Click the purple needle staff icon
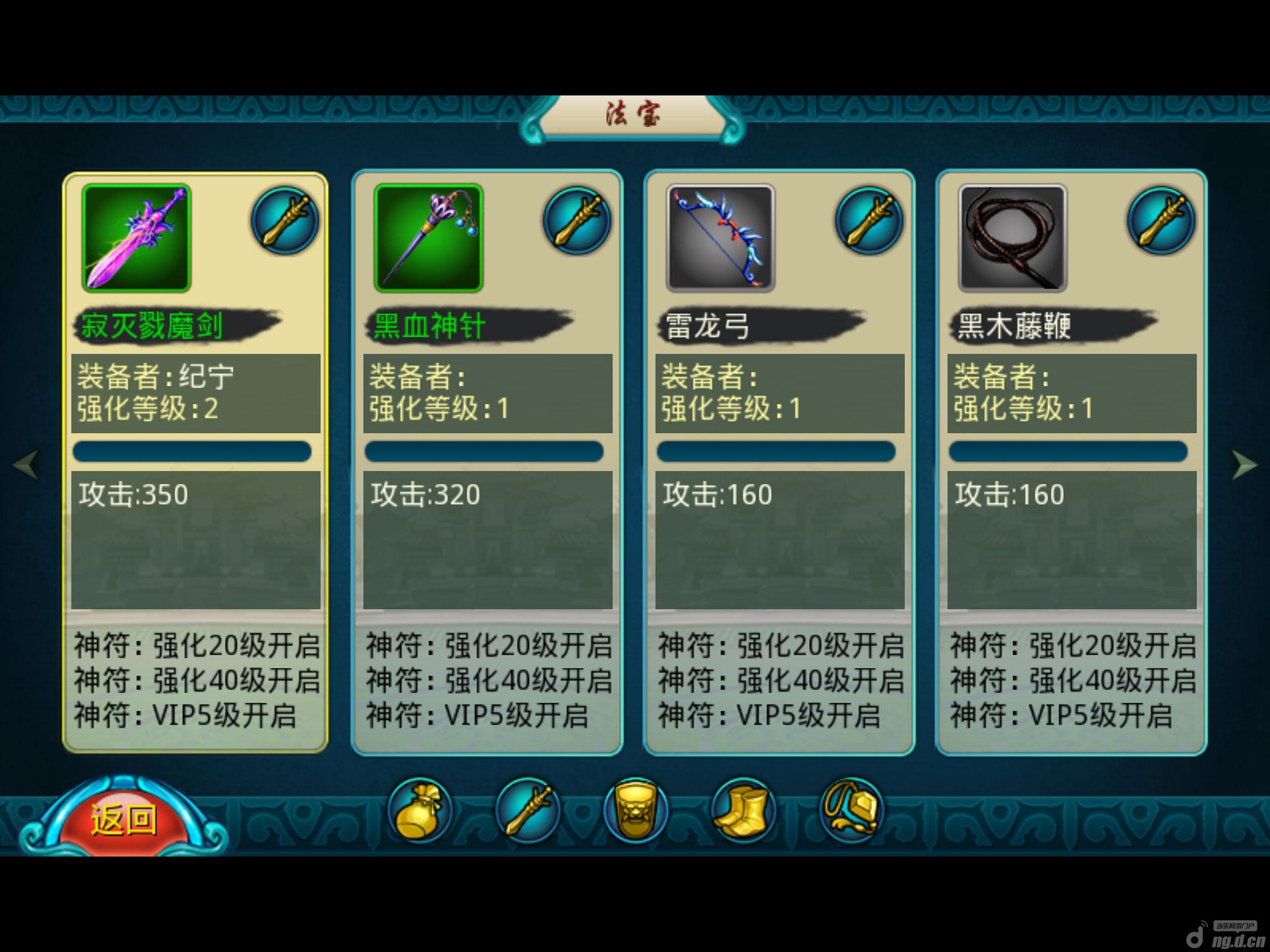This screenshot has width=1270, height=952. pos(429,238)
